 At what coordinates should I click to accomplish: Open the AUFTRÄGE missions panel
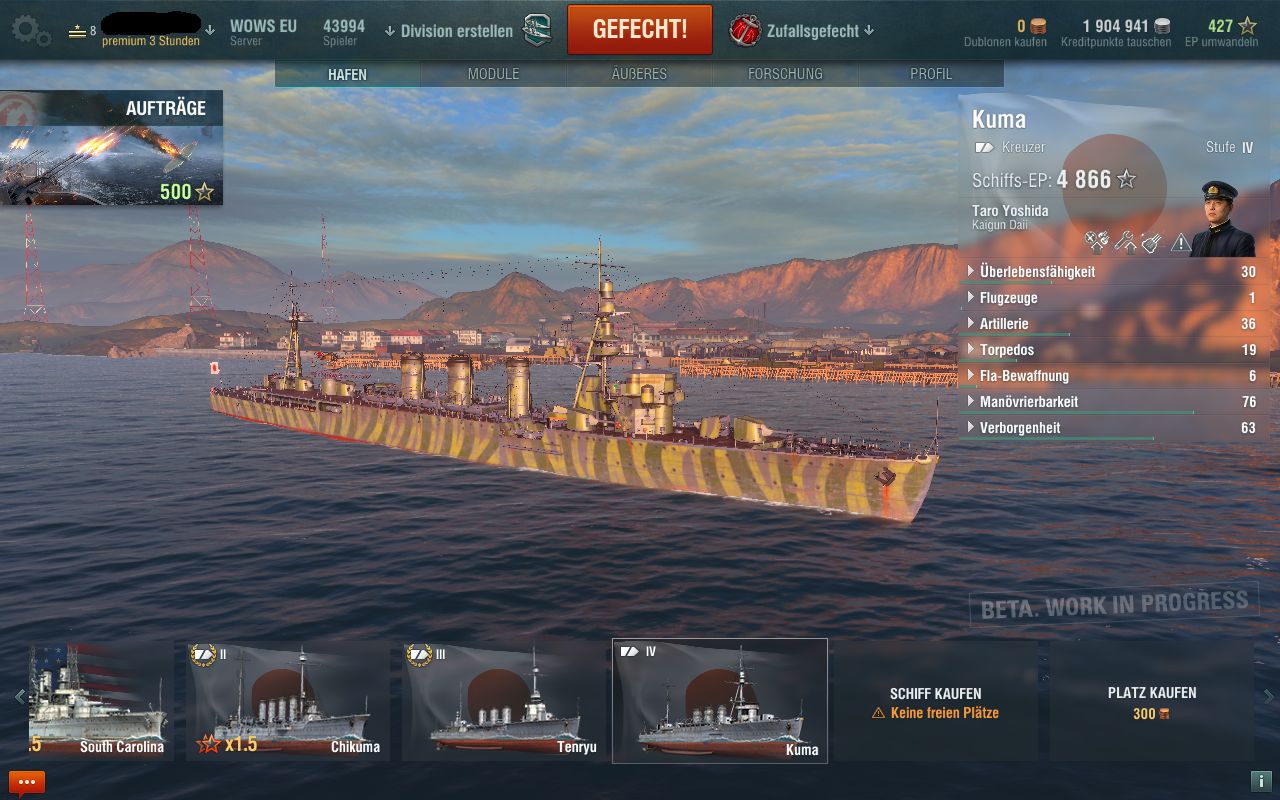[x=111, y=148]
